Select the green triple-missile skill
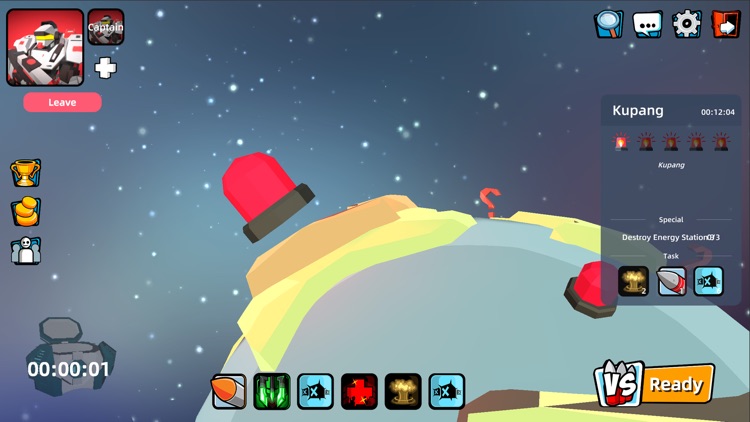This screenshot has height=422, width=750. coord(272,390)
